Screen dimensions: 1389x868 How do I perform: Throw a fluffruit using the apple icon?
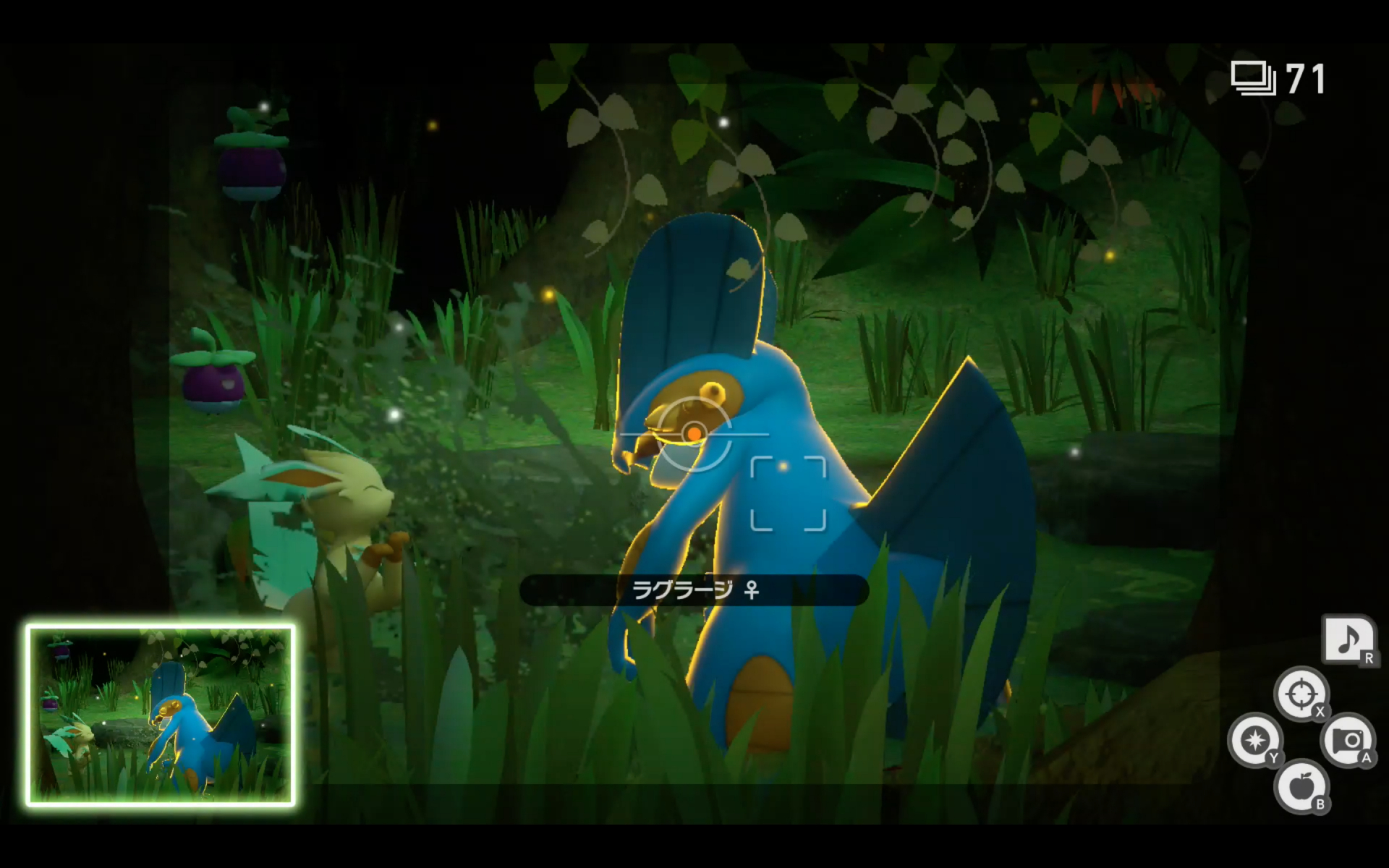[1301, 786]
